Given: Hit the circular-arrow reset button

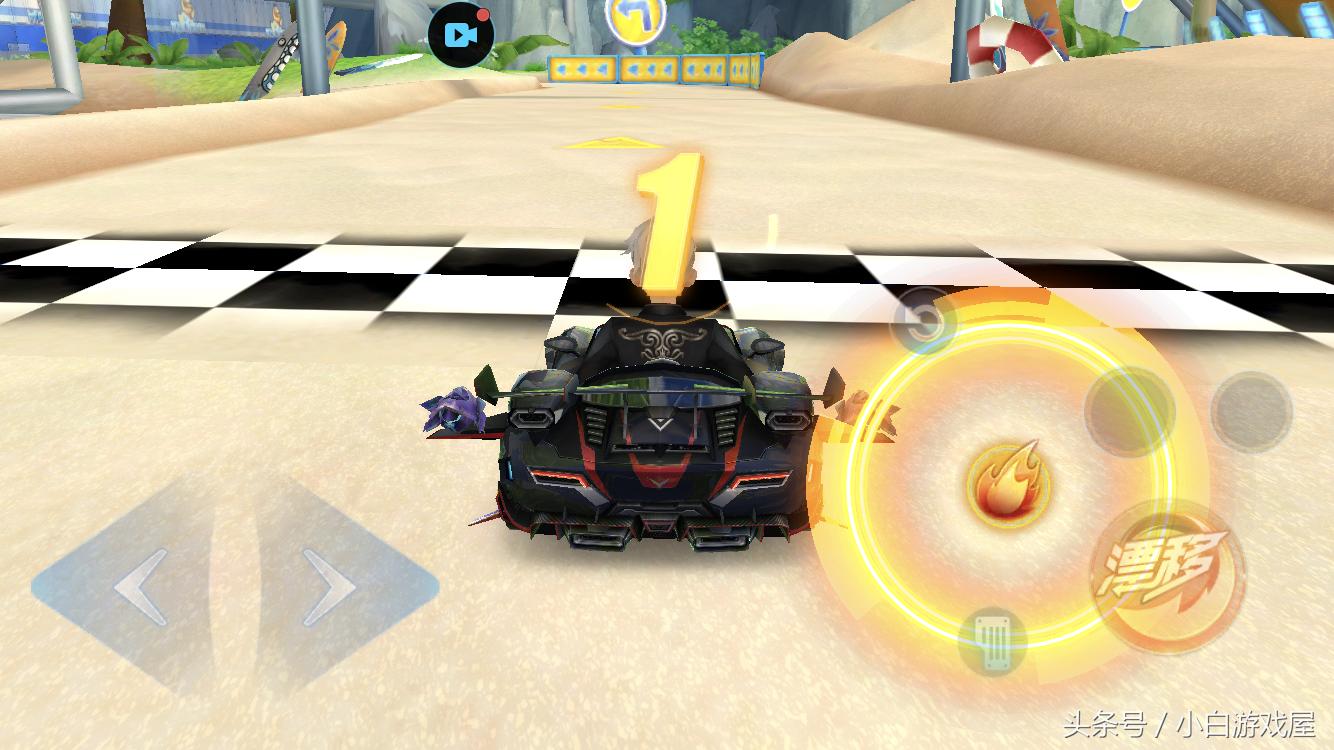Looking at the screenshot, I should (x=924, y=321).
